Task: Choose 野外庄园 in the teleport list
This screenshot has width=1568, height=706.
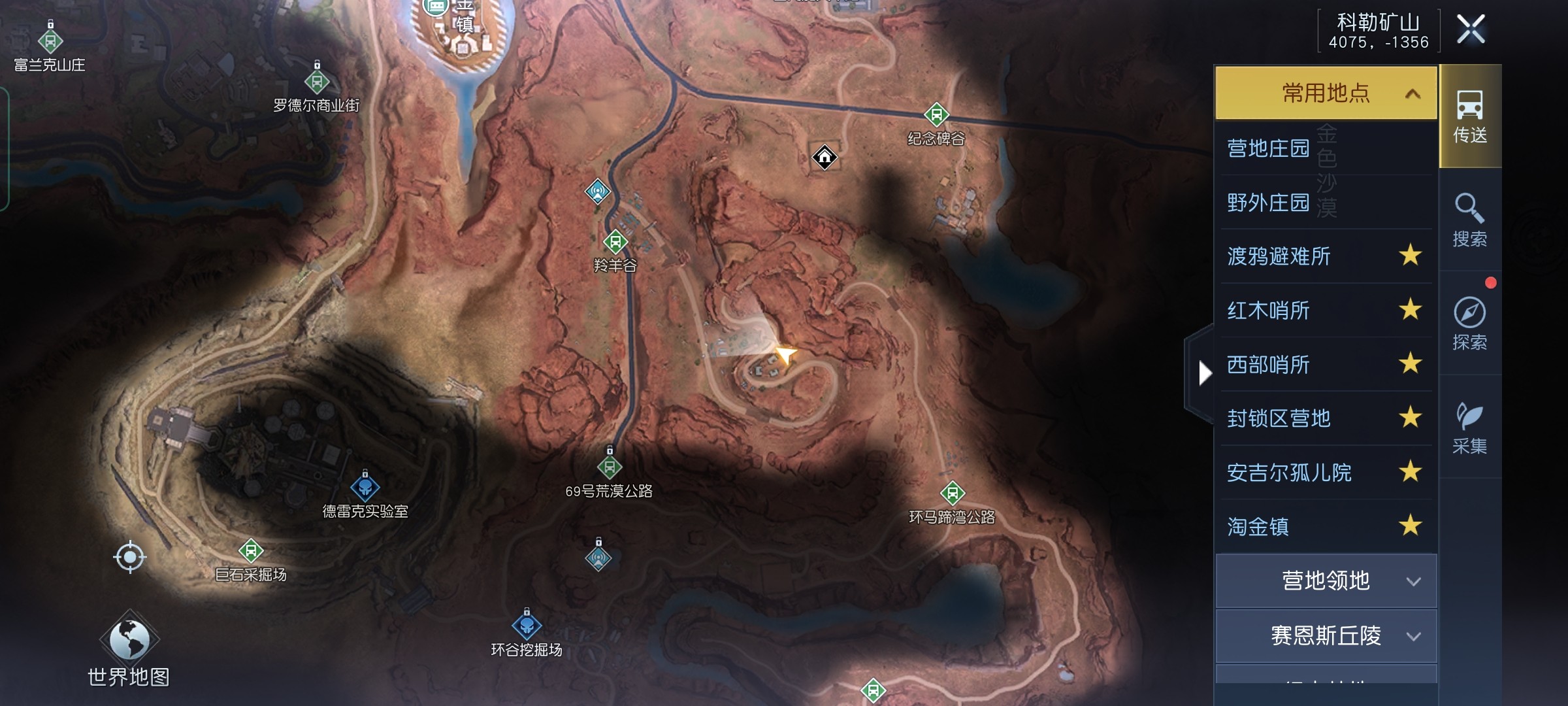Action: [x=1269, y=203]
